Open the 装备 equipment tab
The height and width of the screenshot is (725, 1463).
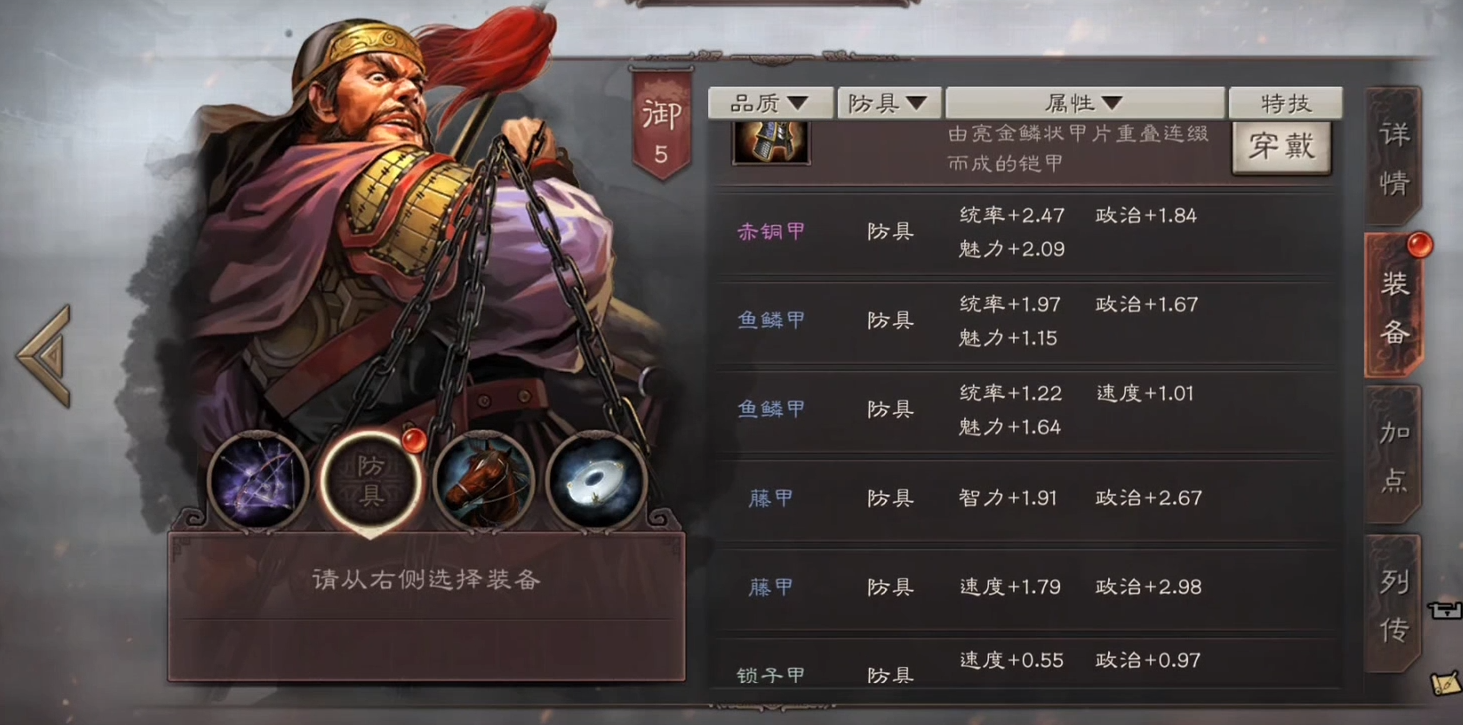(x=1394, y=308)
